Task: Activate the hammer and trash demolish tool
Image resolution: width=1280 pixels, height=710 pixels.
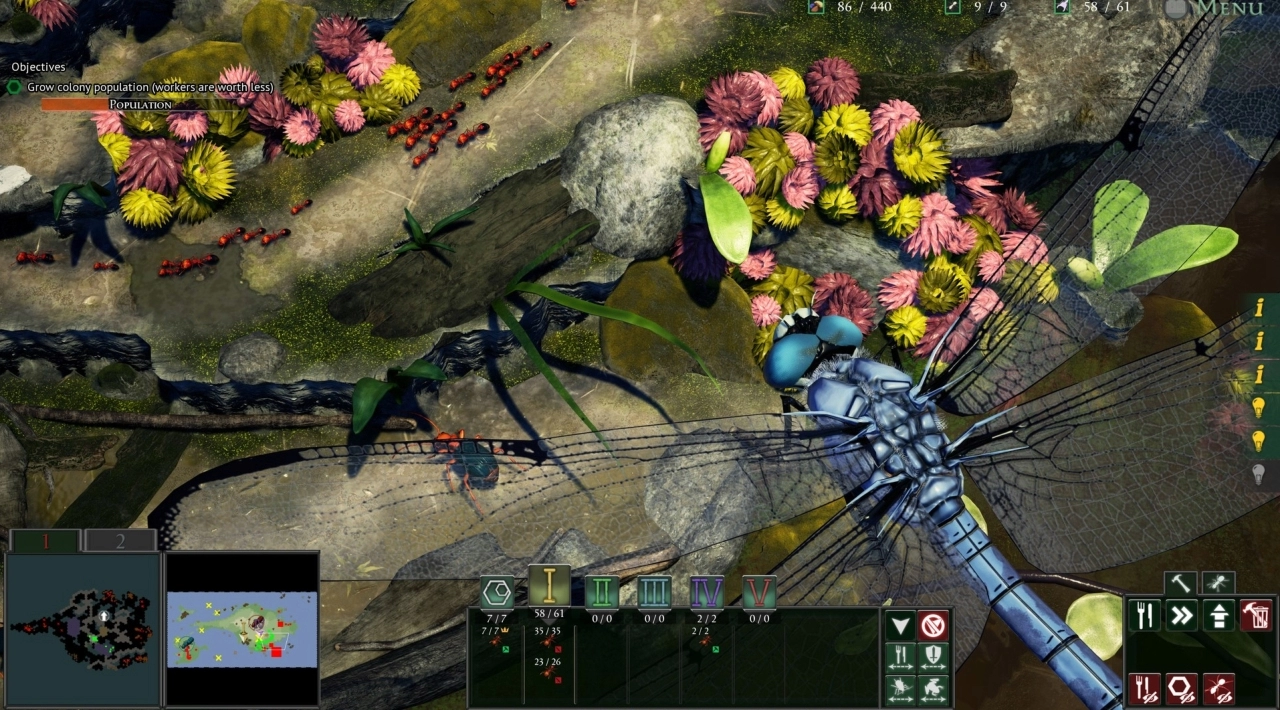Action: tap(1256, 615)
